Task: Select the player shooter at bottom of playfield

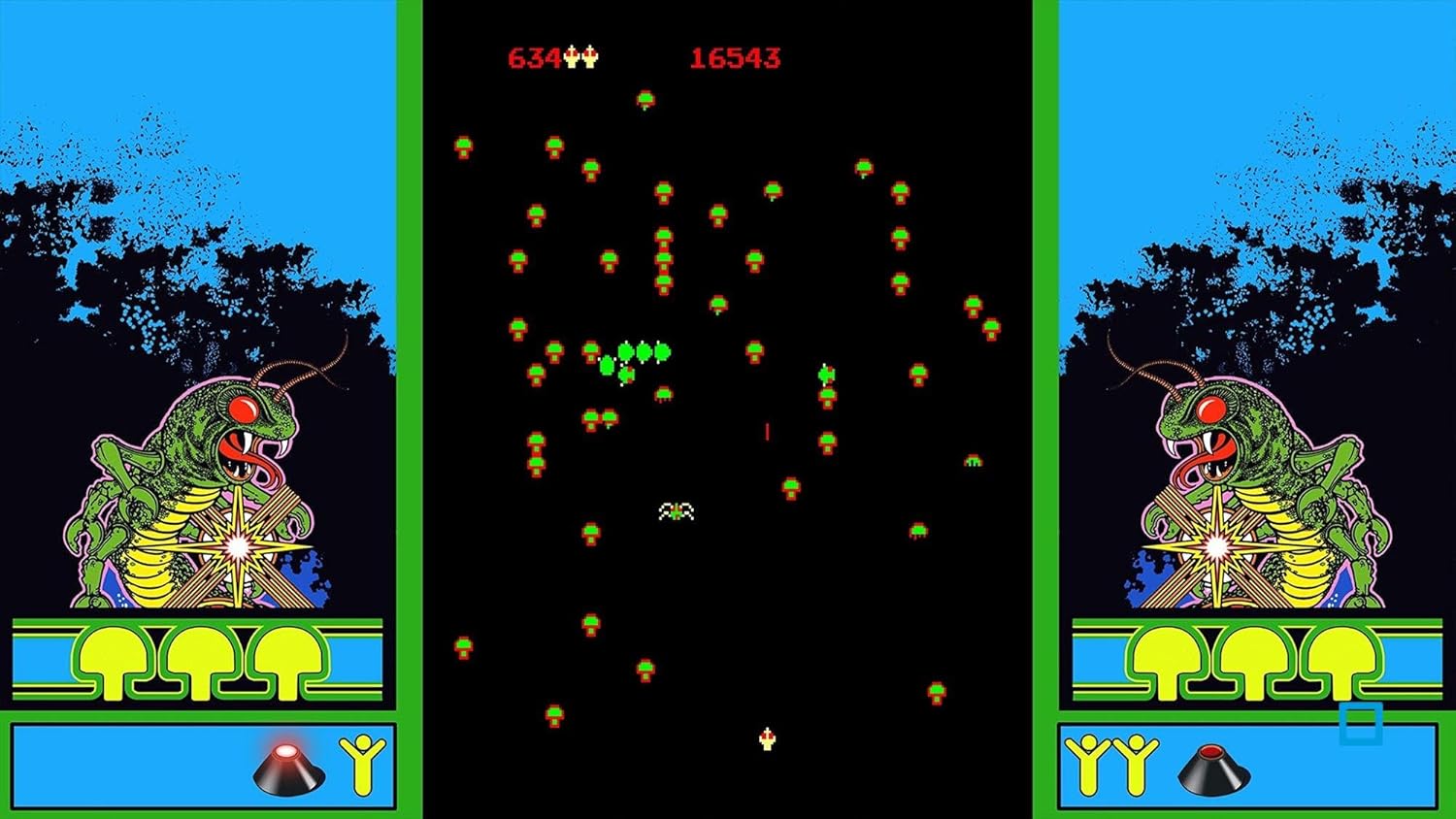Action: pyautogui.click(x=766, y=739)
